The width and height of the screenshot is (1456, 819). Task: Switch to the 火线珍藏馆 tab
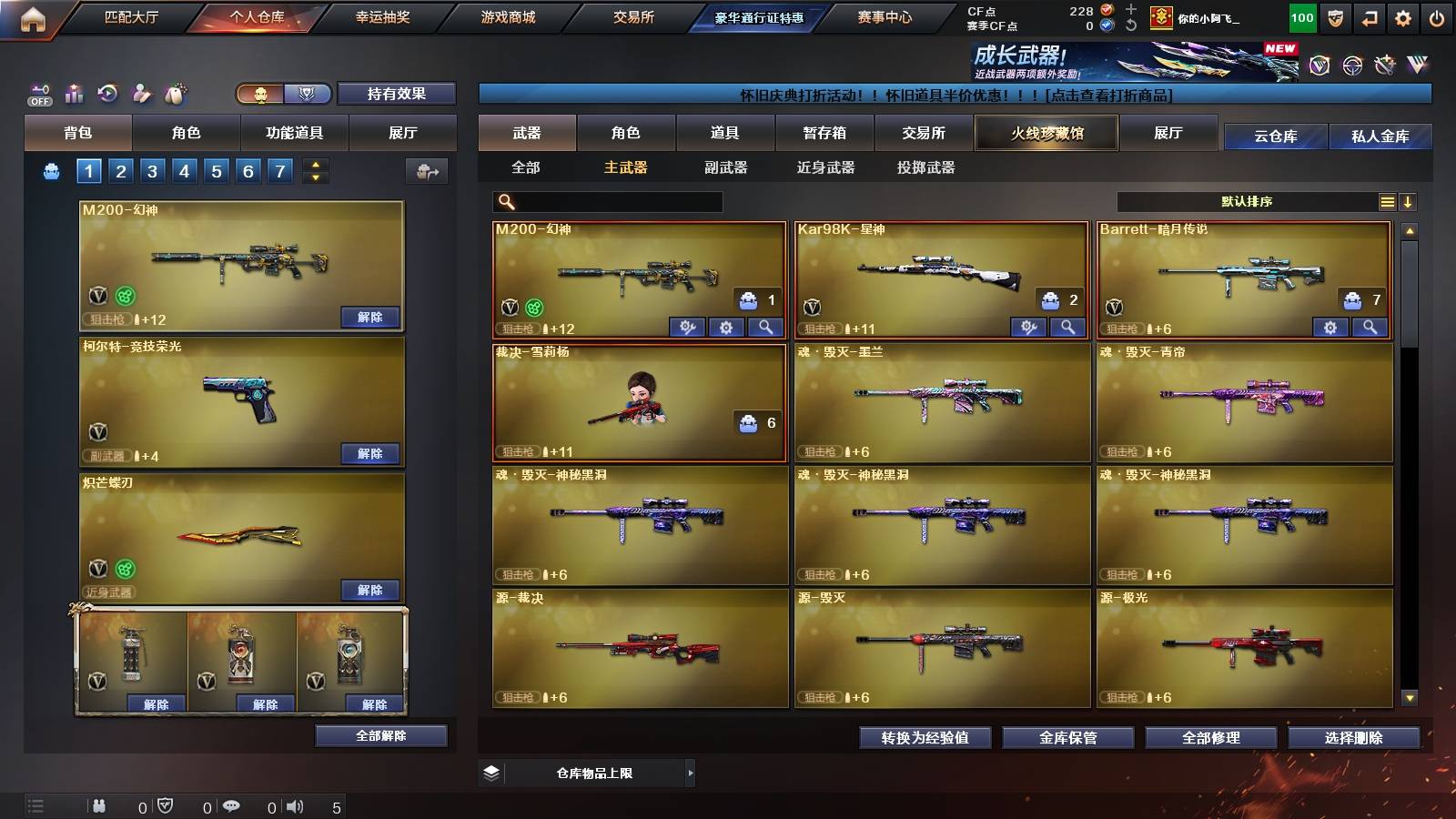tap(1046, 133)
